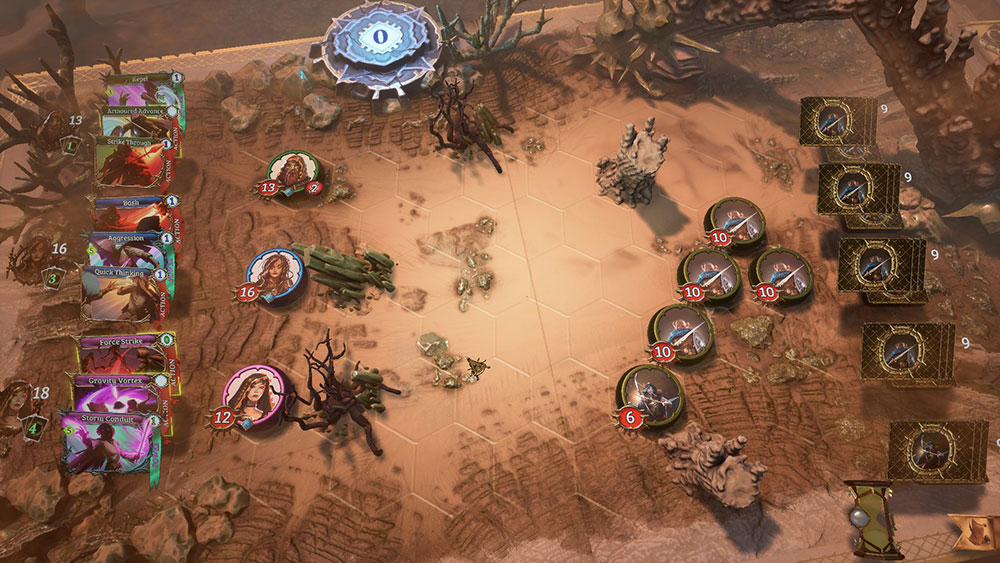Click the flag banner in the bottom corner

973,534
